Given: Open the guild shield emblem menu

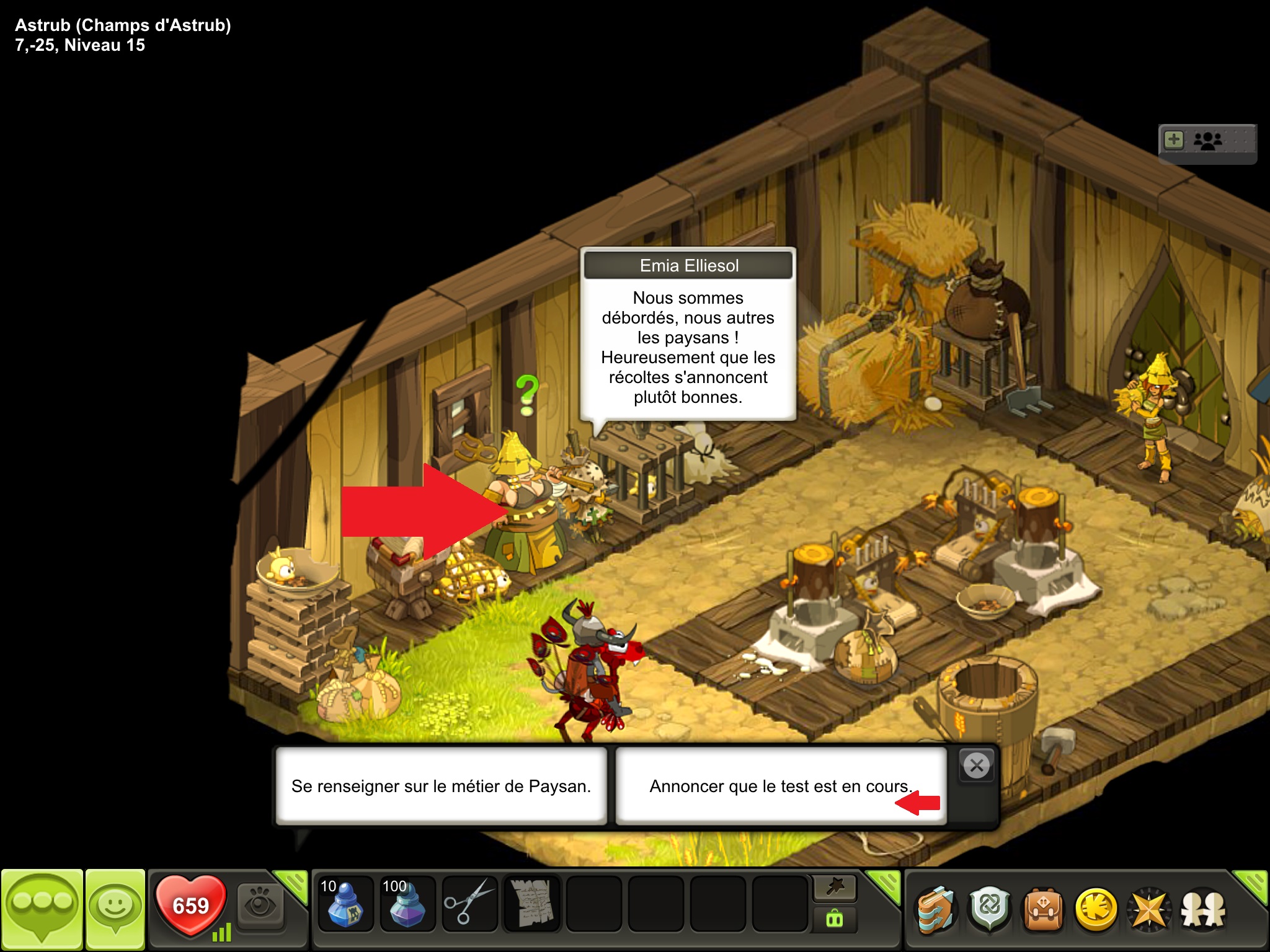Looking at the screenshot, I should [990, 909].
